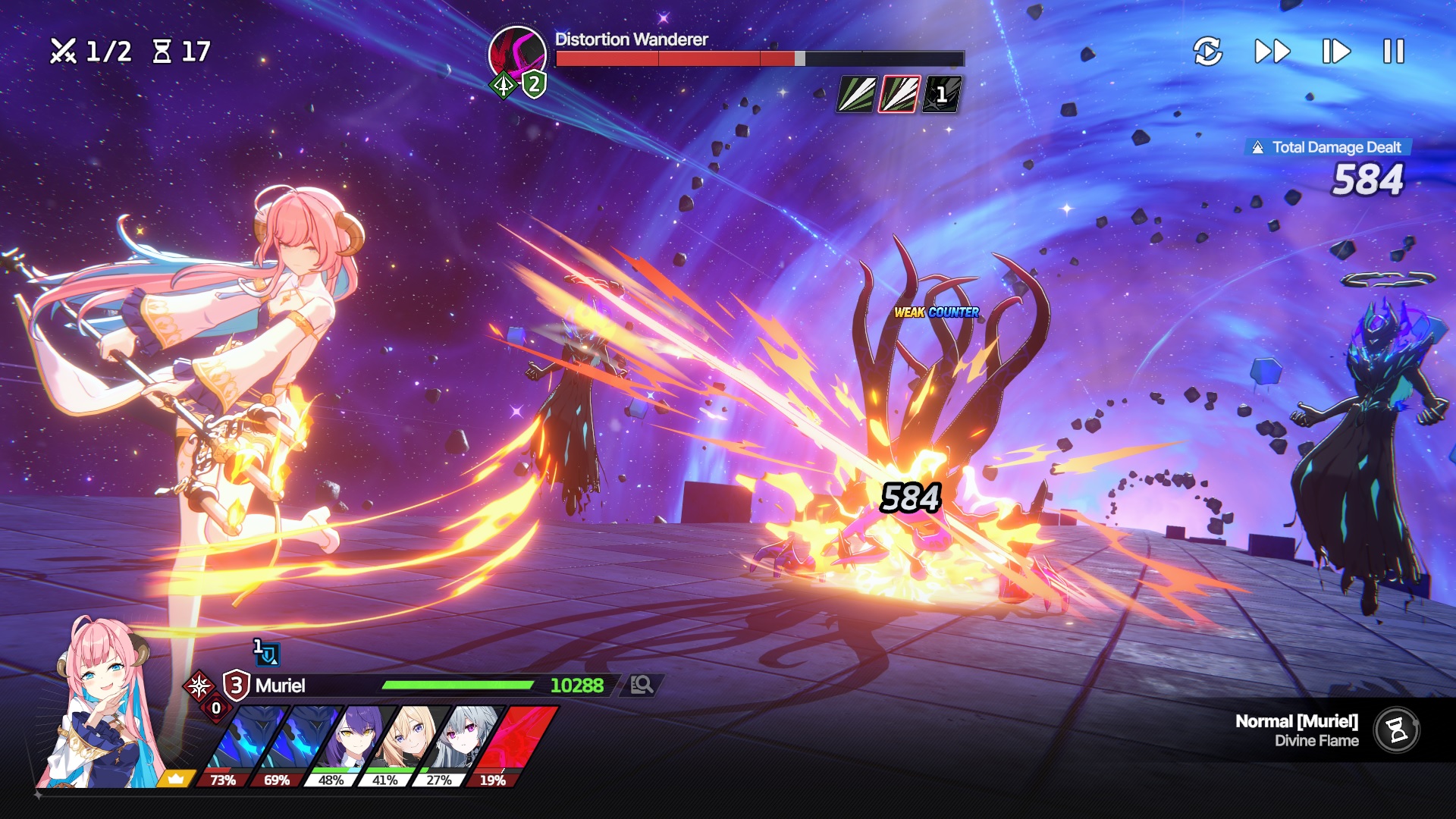Select the red enemy portrait at 19%
The image size is (1456, 819).
(x=510, y=743)
